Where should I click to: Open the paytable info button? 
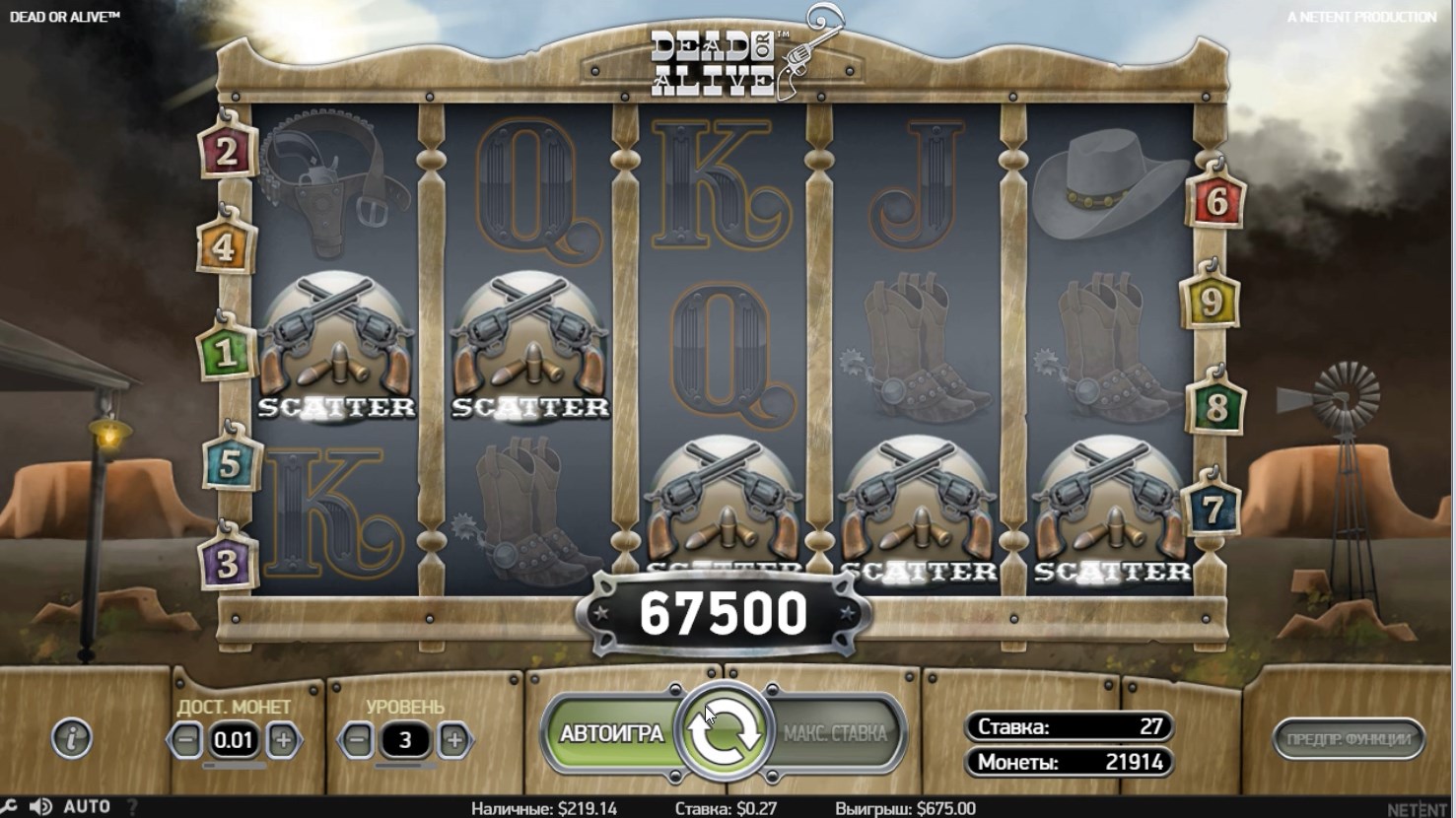[x=72, y=738]
